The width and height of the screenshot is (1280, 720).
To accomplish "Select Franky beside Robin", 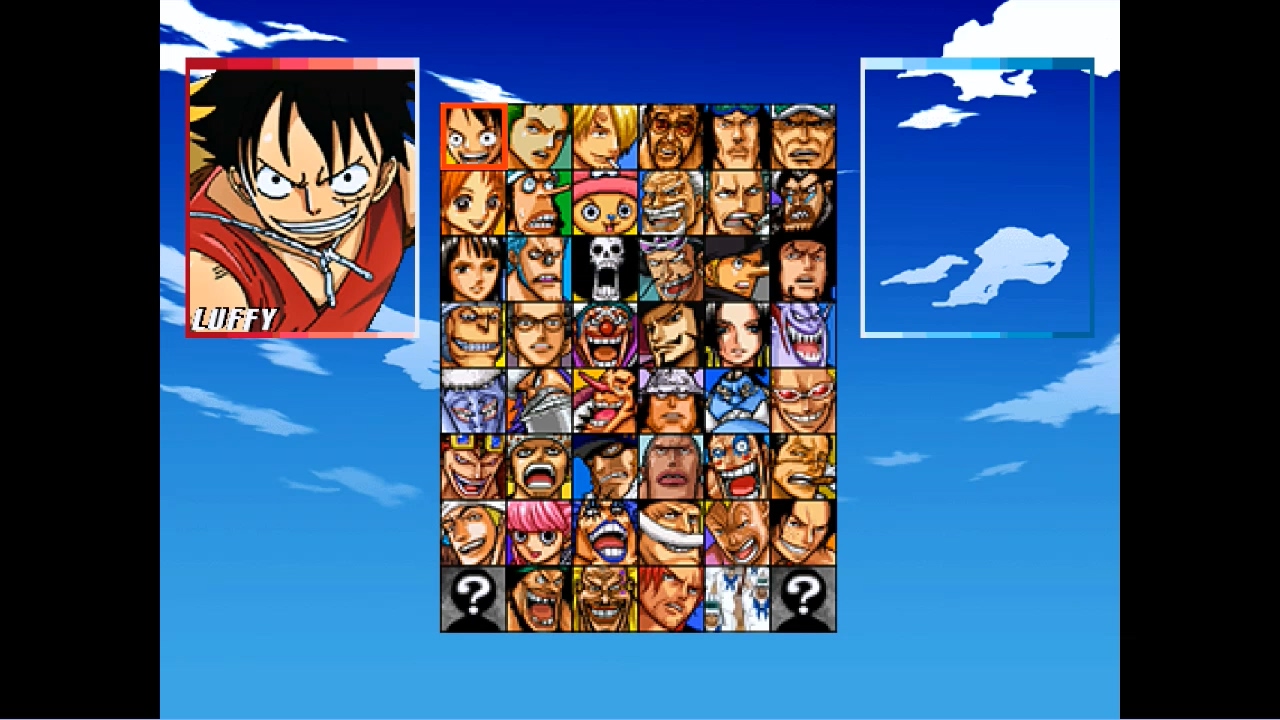I will point(539,266).
